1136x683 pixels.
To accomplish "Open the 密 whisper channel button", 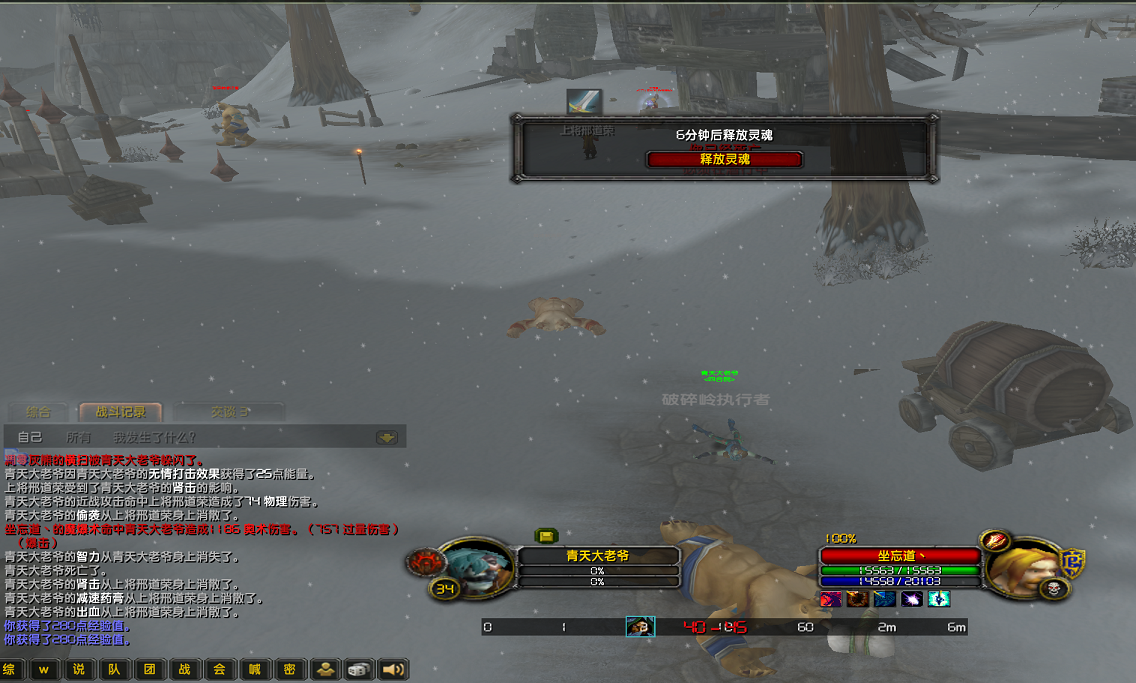I will click(x=289, y=669).
